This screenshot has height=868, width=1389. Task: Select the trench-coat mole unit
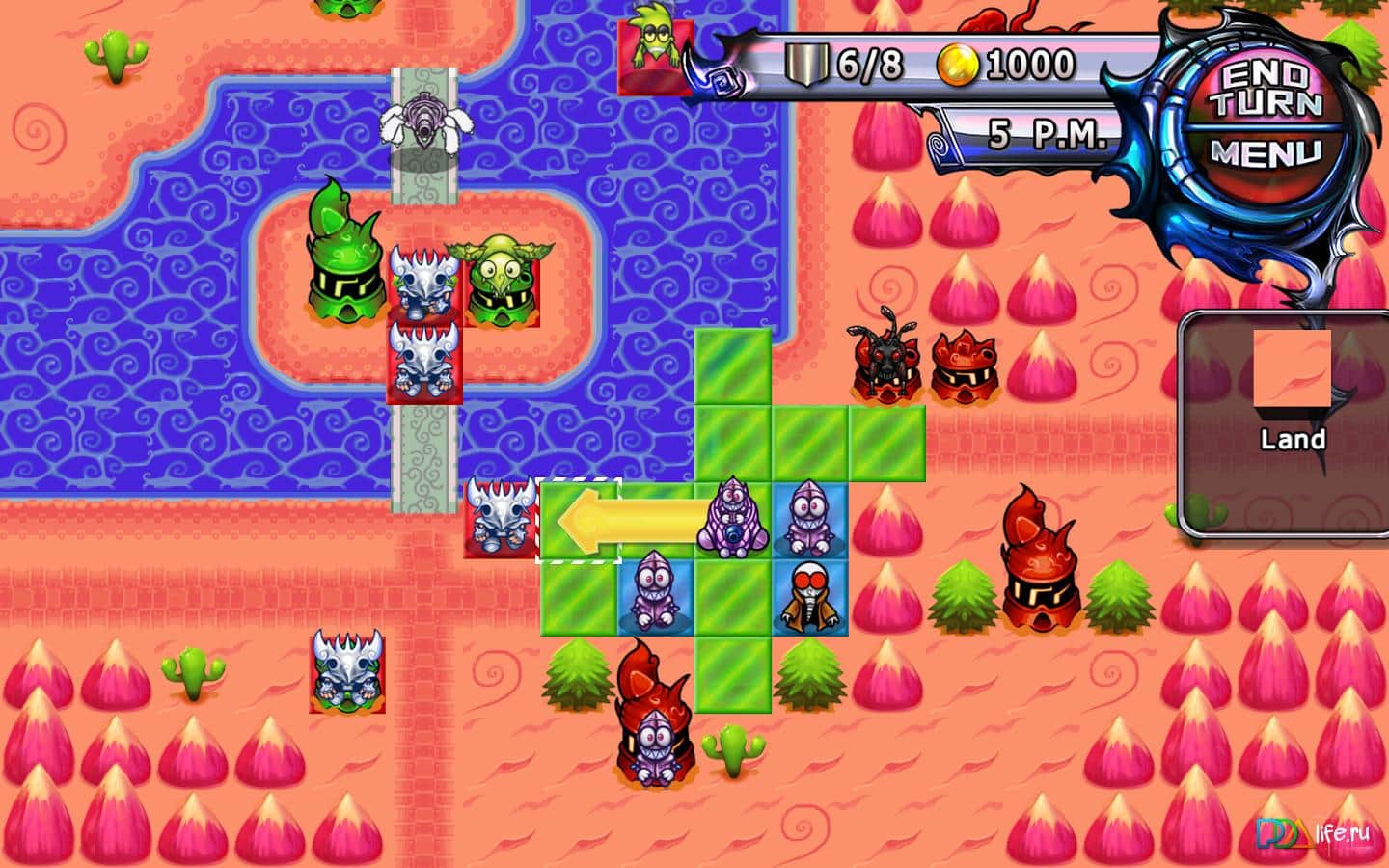(x=808, y=593)
